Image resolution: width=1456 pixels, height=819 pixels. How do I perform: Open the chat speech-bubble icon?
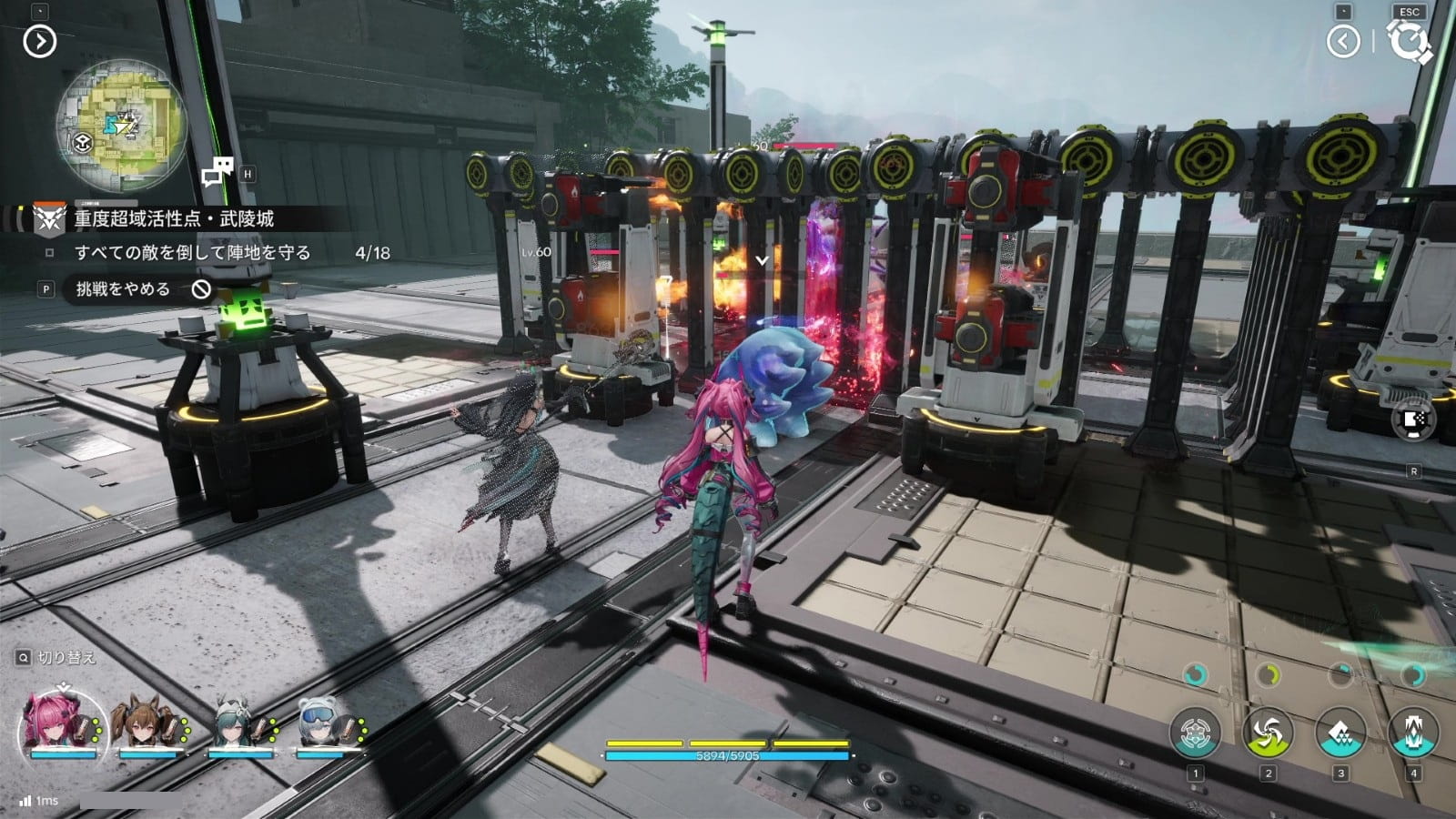click(217, 172)
